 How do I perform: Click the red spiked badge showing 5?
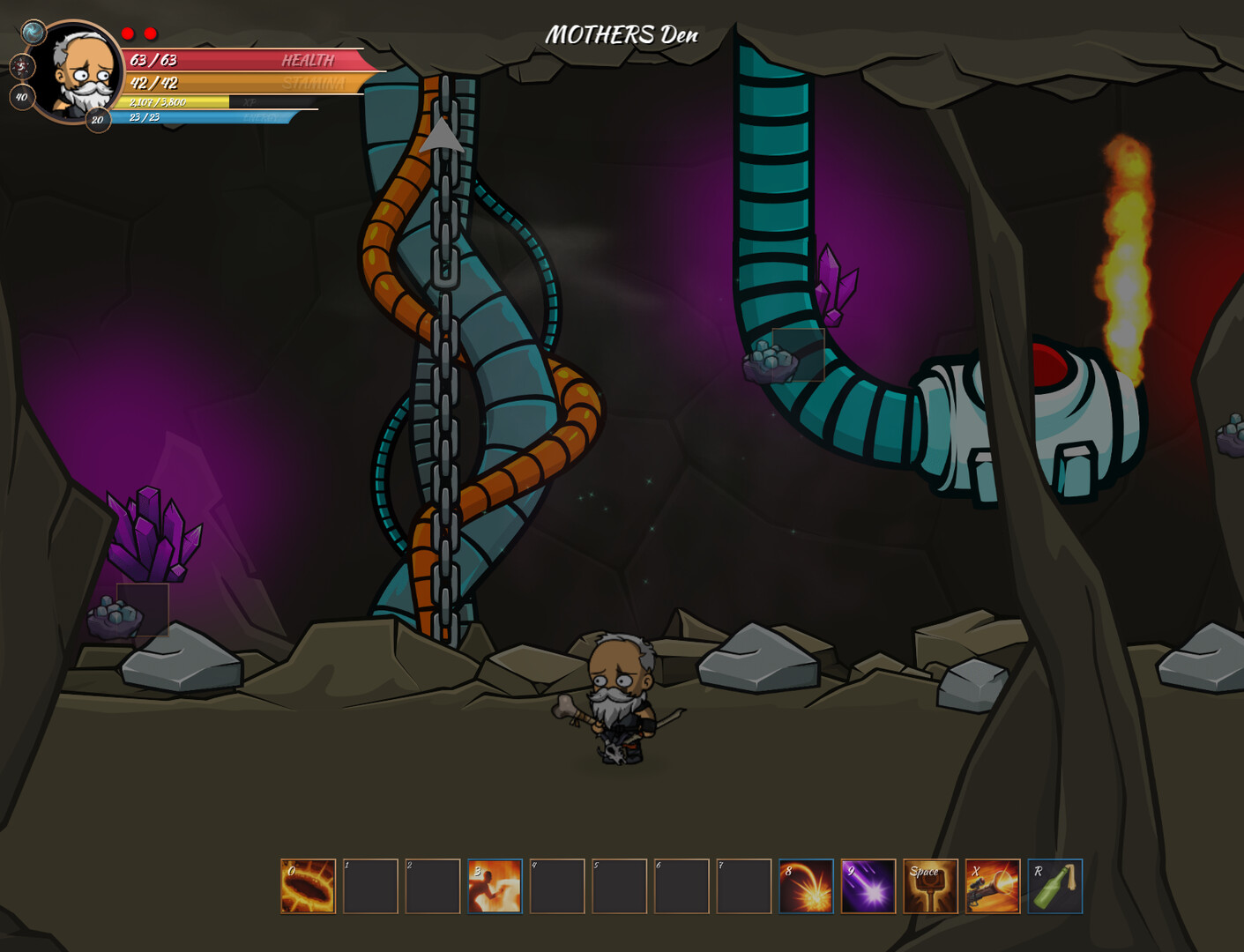21,66
